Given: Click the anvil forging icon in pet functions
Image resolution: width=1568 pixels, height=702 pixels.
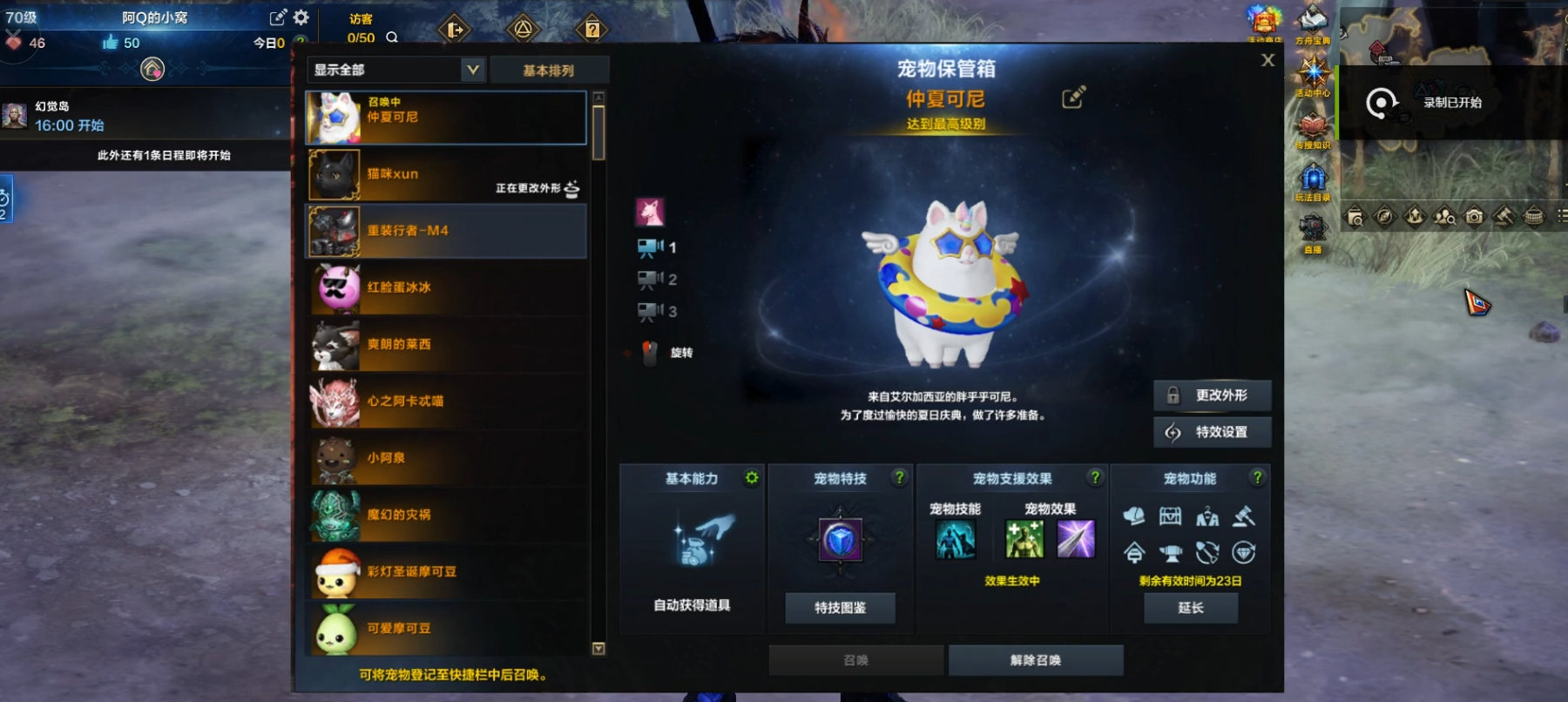Looking at the screenshot, I should pos(1170,553).
